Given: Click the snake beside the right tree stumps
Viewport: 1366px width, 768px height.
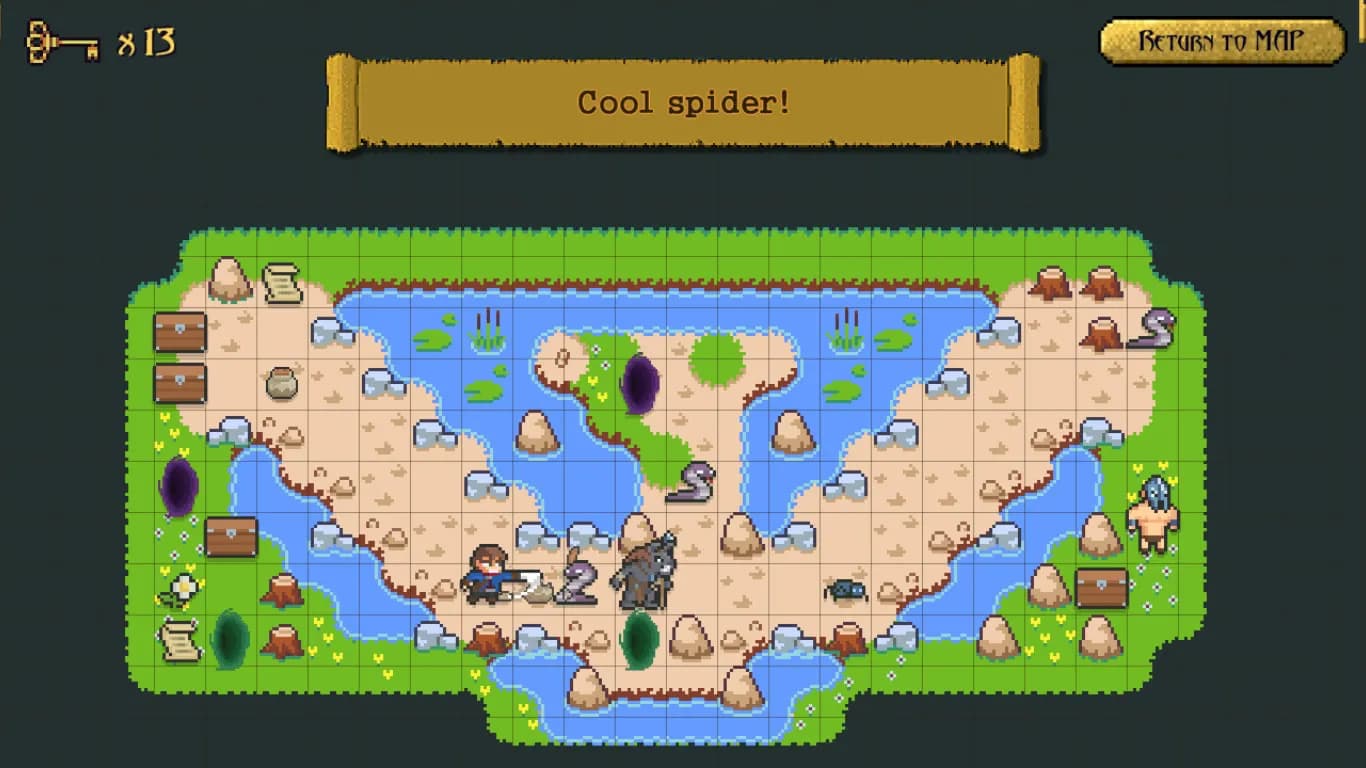Looking at the screenshot, I should tap(1158, 330).
